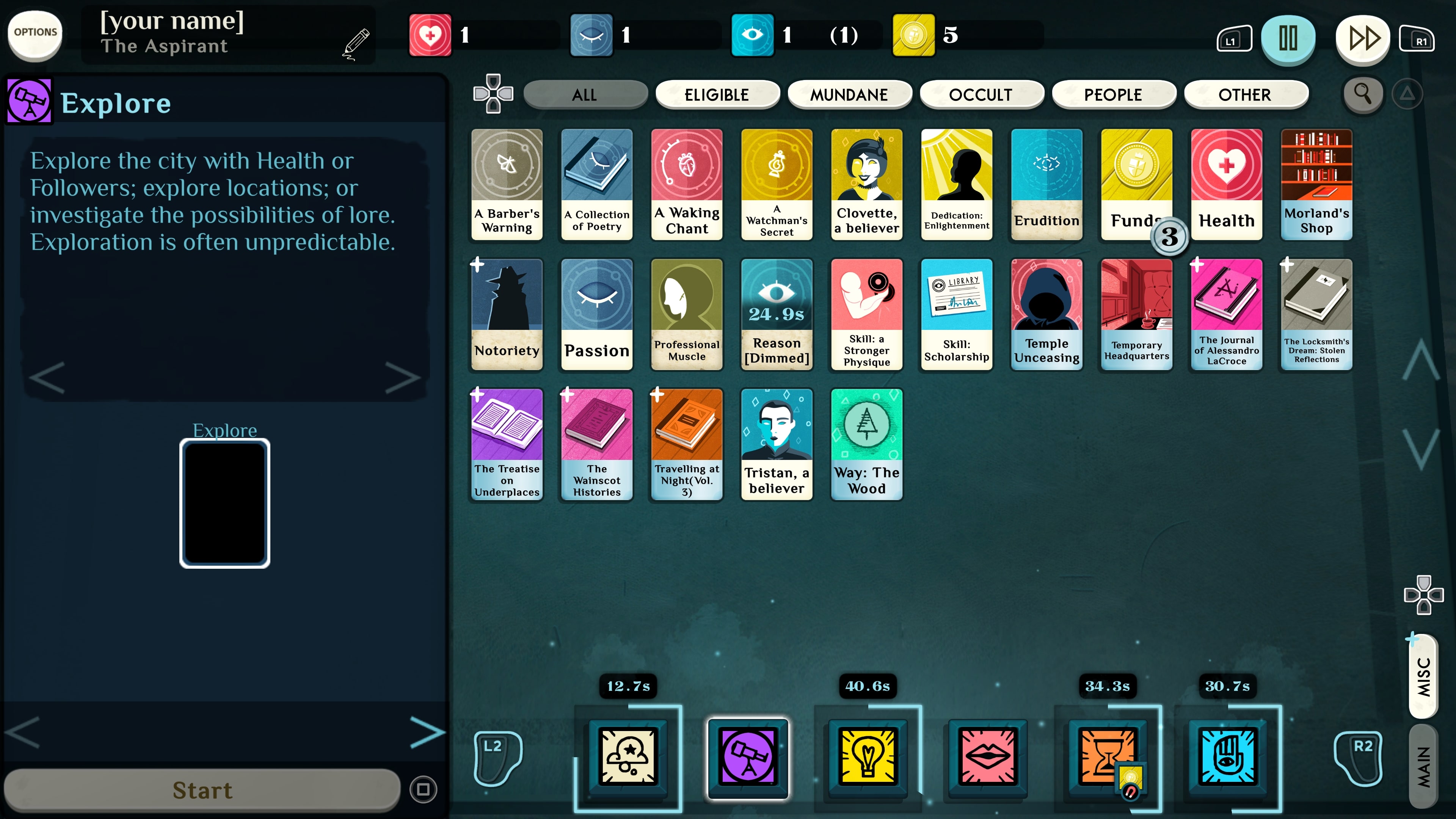Click the right arrow in the Explore description
1456x819 pixels.
tap(403, 378)
